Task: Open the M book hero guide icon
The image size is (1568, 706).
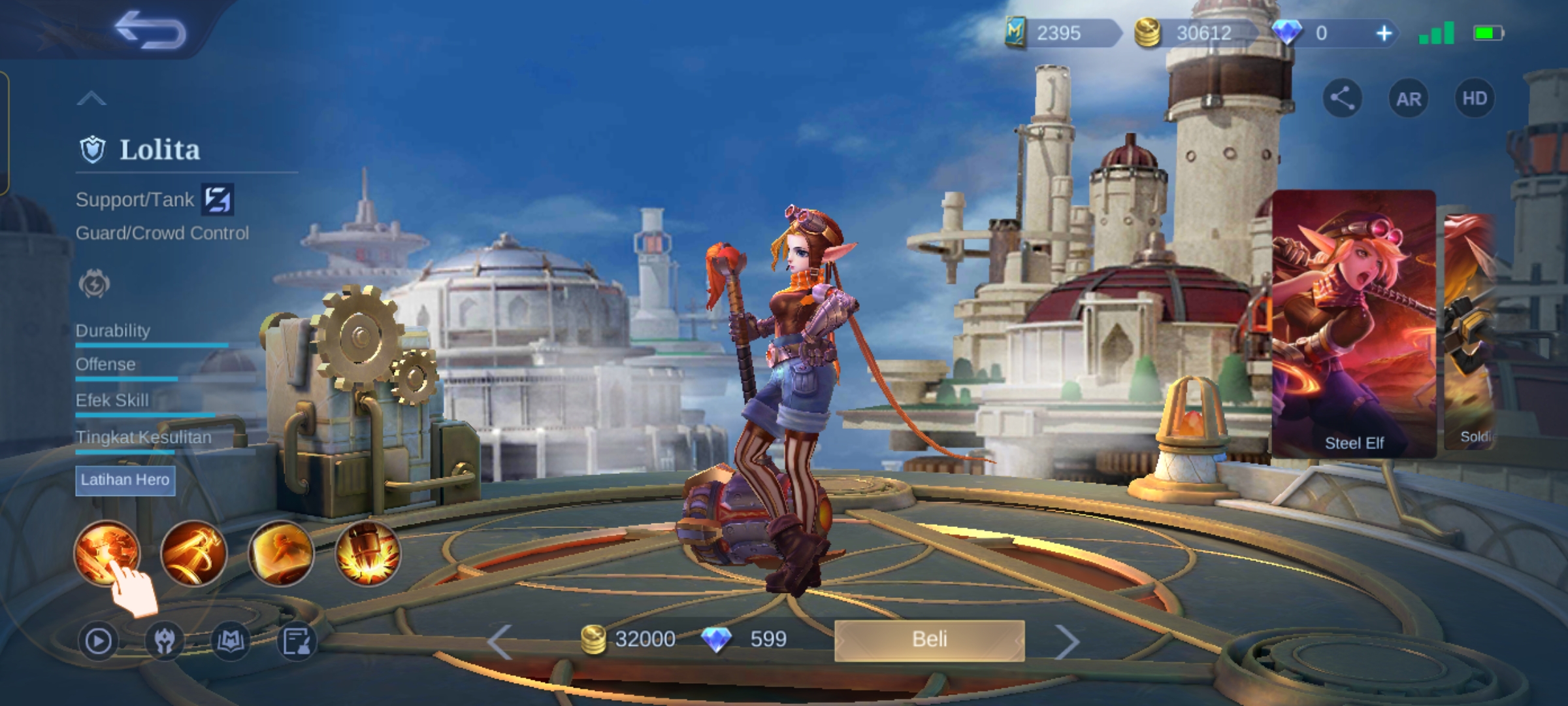Action: coord(231,641)
